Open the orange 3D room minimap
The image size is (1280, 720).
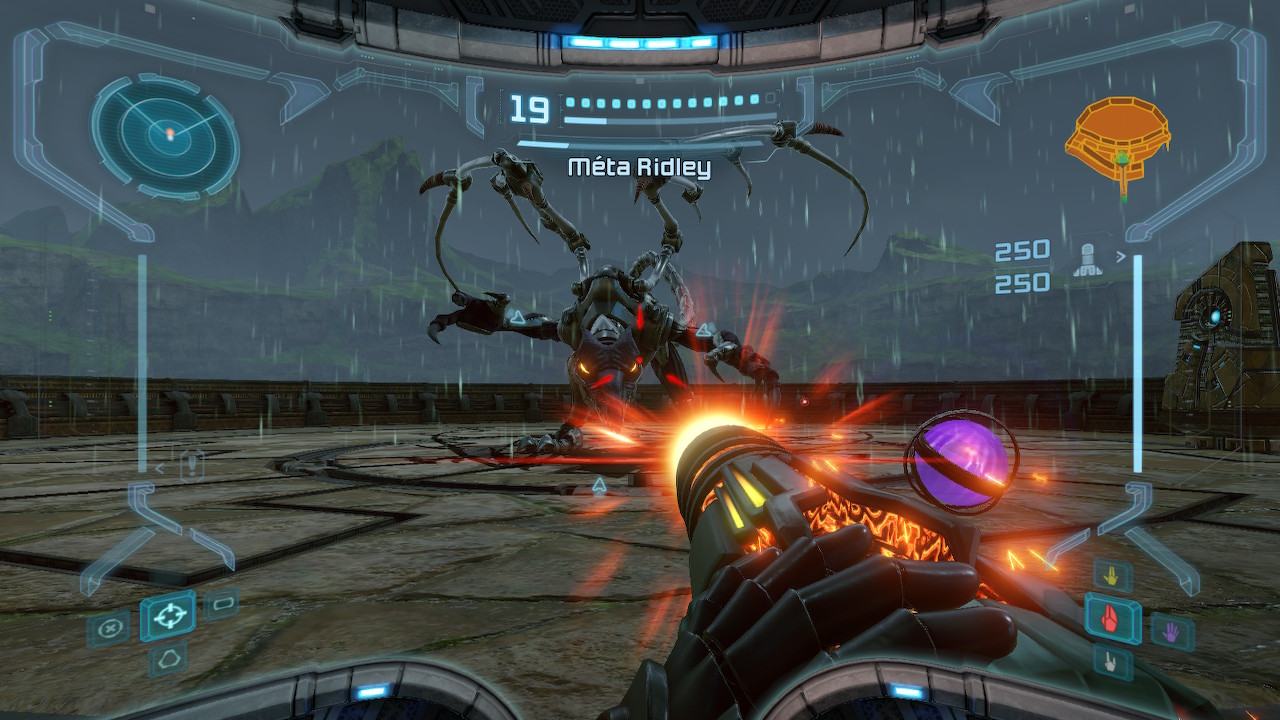[1119, 141]
